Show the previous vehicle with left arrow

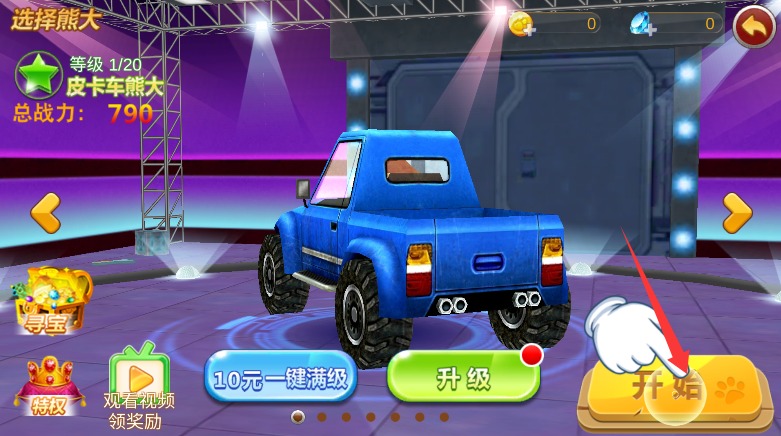pyautogui.click(x=44, y=213)
